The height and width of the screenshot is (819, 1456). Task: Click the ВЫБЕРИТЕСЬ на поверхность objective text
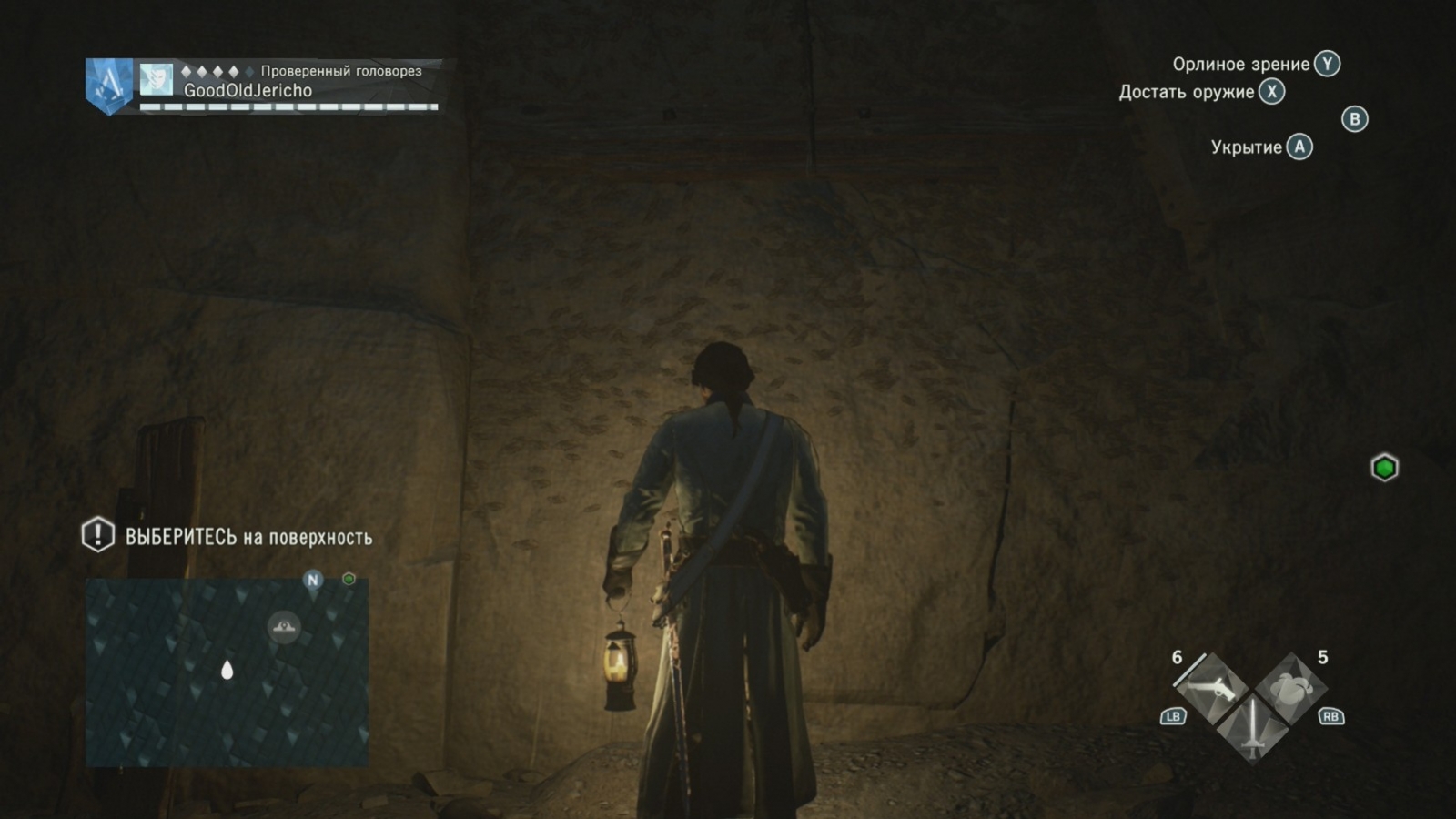point(248,538)
